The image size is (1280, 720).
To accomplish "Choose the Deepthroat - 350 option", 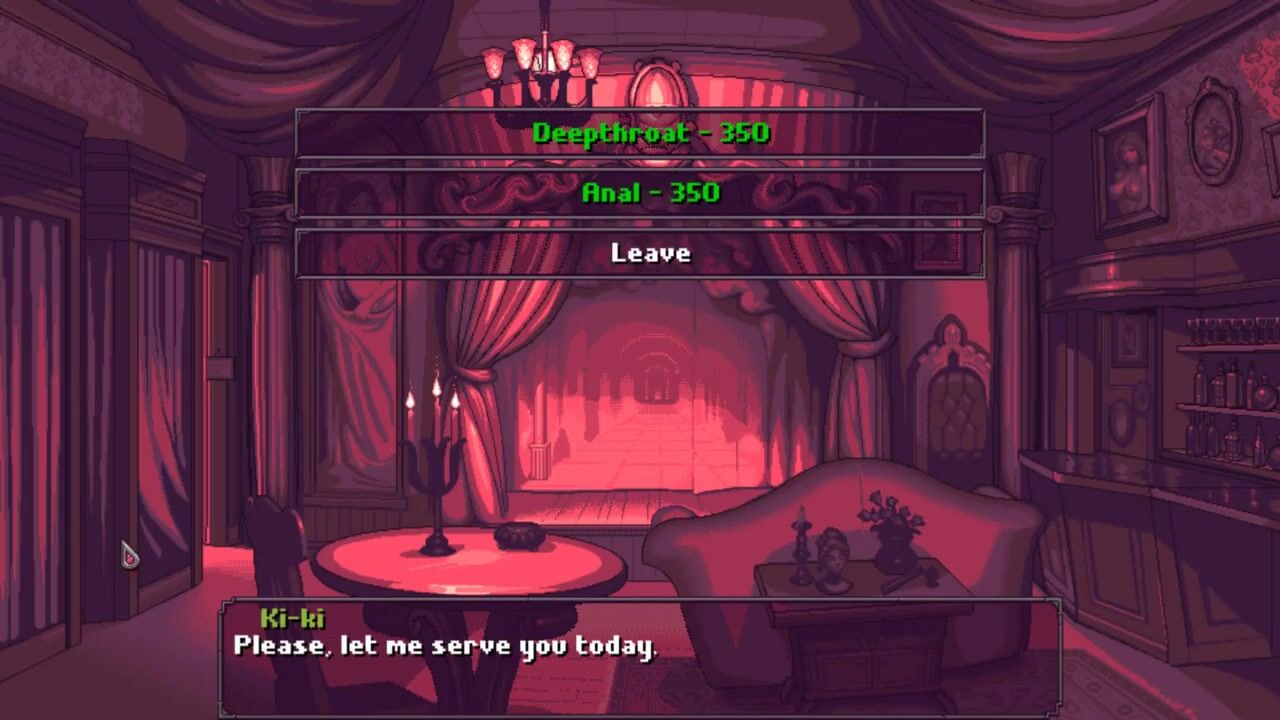I will tap(640, 133).
